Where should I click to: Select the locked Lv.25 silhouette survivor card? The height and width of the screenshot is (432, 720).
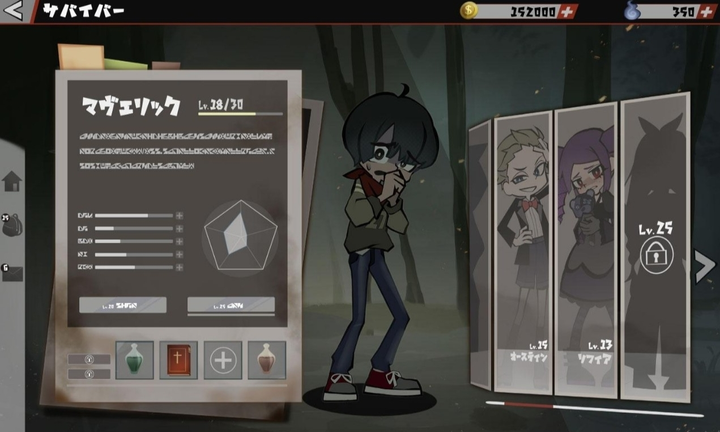click(655, 255)
